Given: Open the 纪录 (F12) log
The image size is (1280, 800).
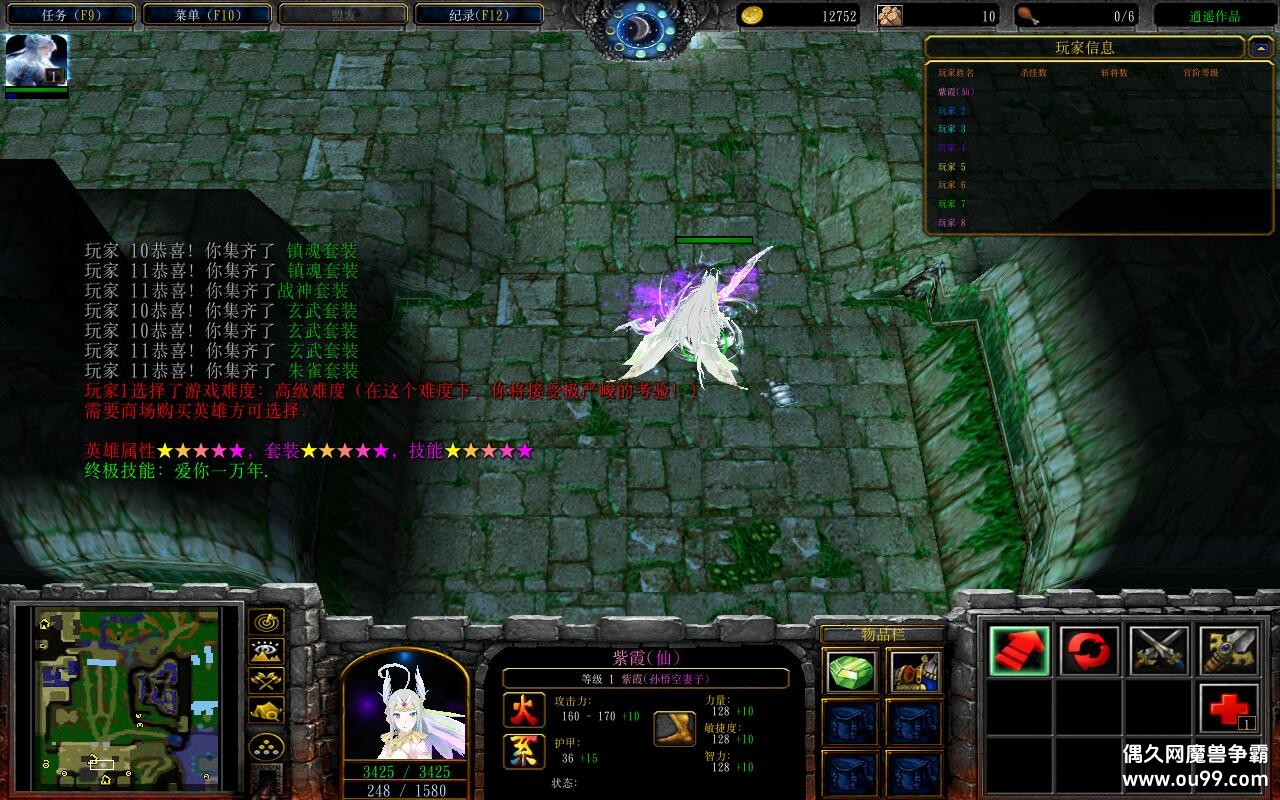Looking at the screenshot, I should (479, 15).
